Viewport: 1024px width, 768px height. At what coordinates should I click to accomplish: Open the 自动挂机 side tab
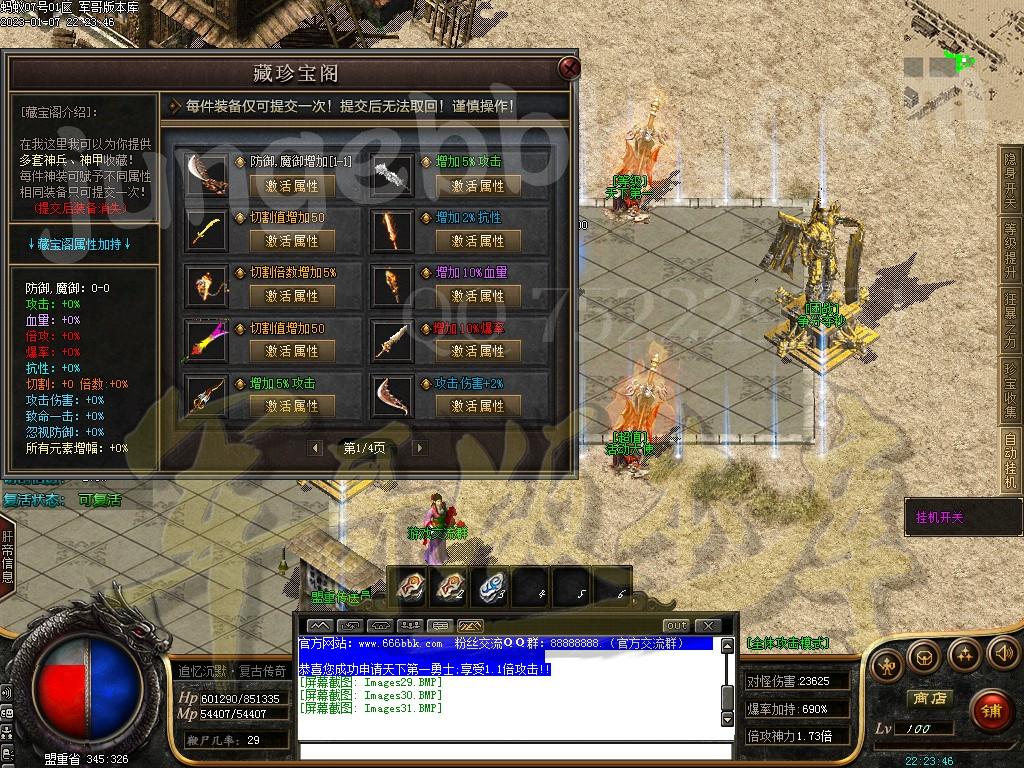click(1010, 460)
